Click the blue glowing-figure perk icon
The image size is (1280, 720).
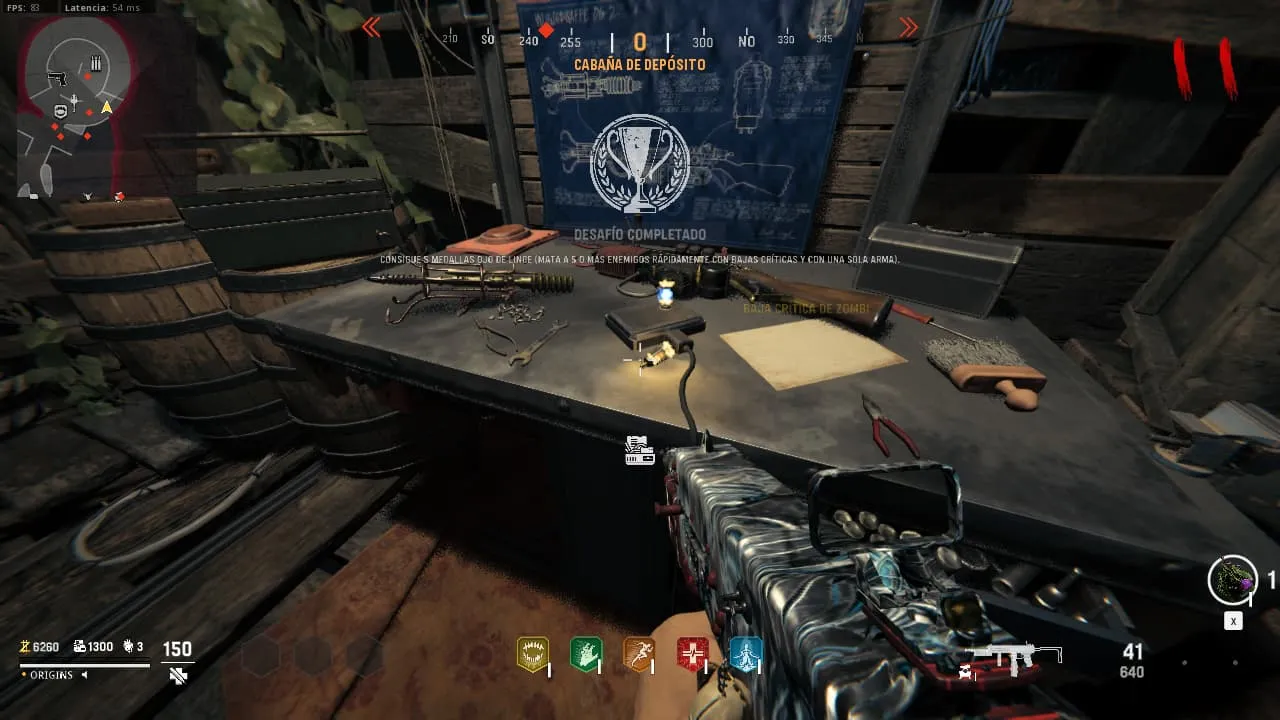click(x=746, y=654)
